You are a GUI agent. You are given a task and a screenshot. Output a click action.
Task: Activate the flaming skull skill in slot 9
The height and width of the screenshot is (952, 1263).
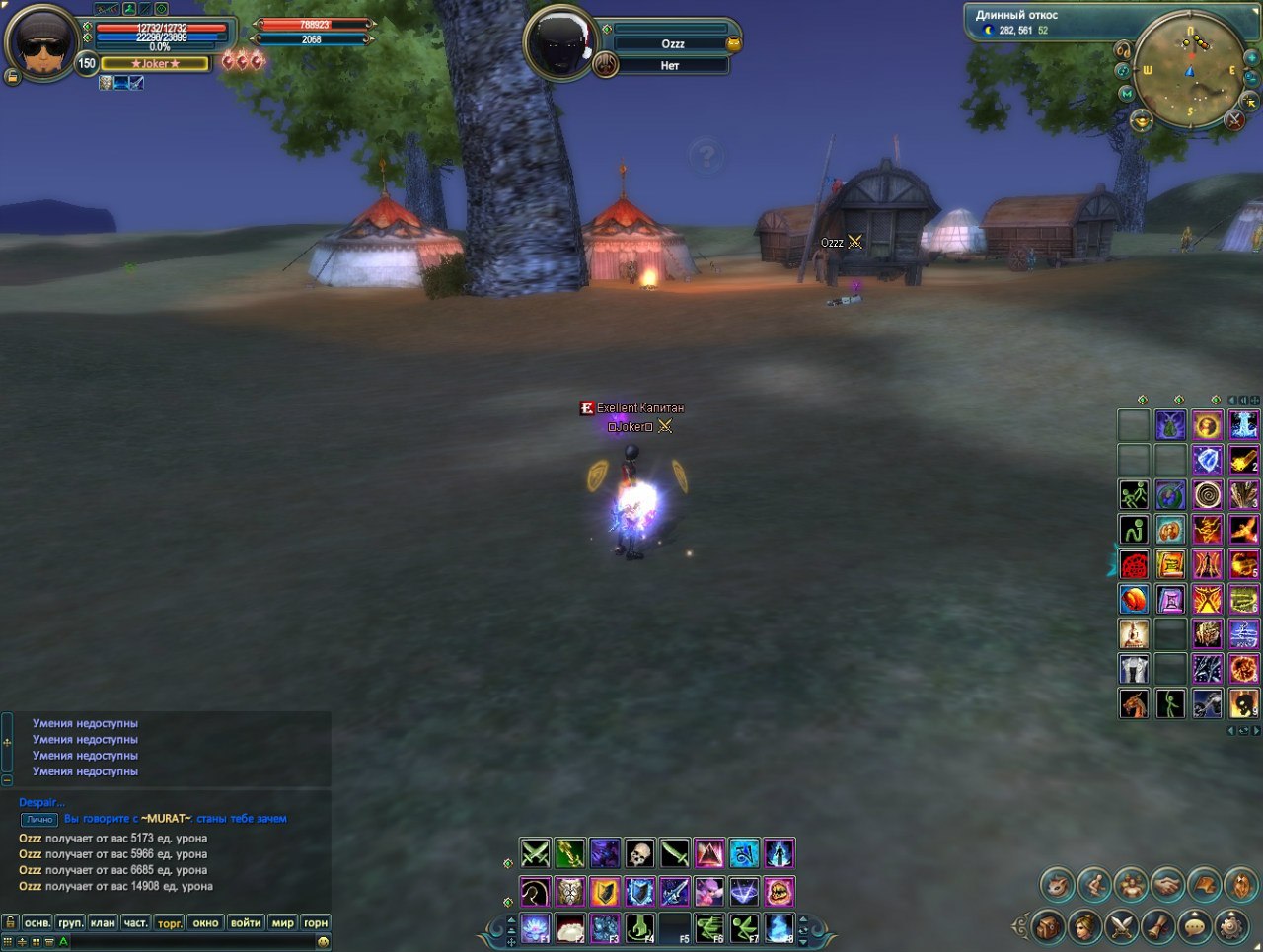tap(1242, 703)
